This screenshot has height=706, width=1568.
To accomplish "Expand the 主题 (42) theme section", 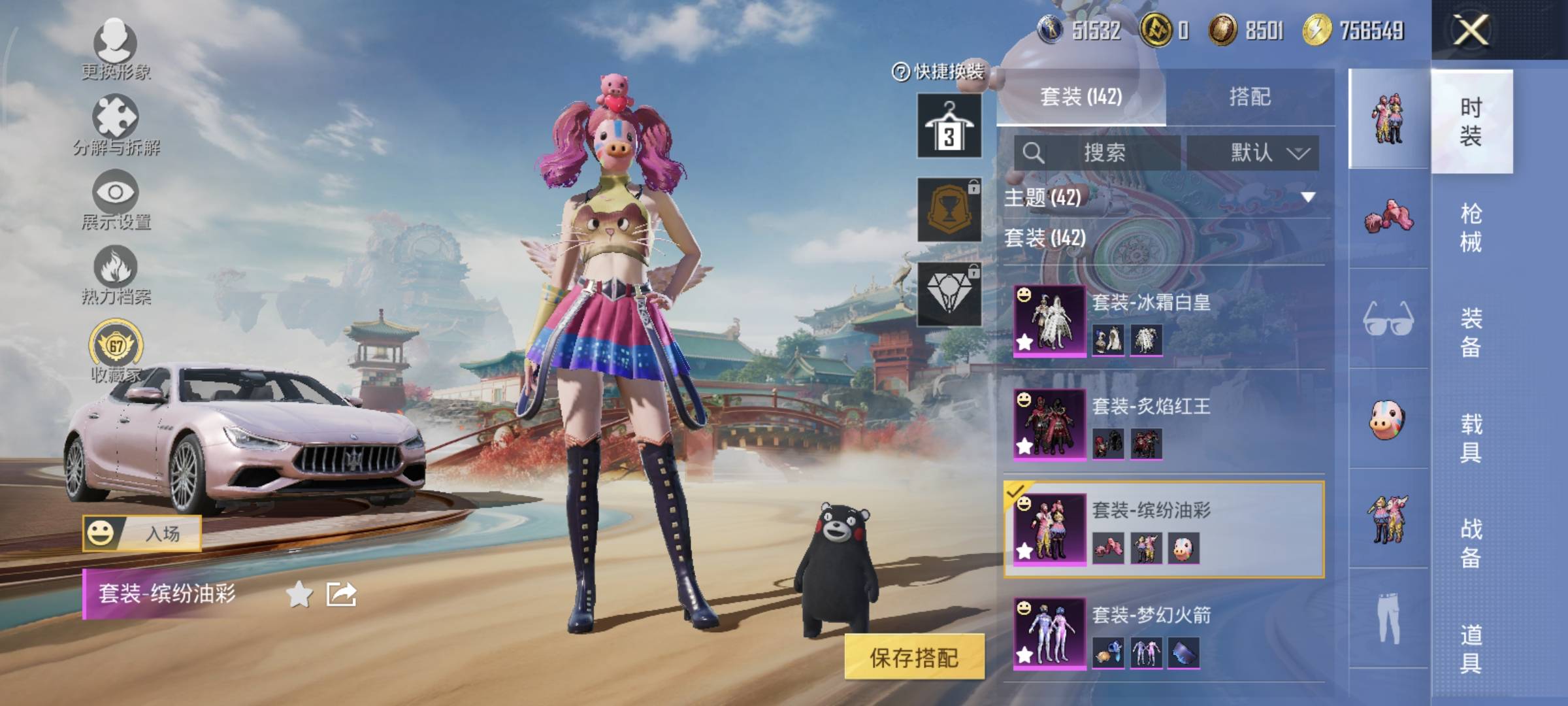I will tap(1163, 197).
